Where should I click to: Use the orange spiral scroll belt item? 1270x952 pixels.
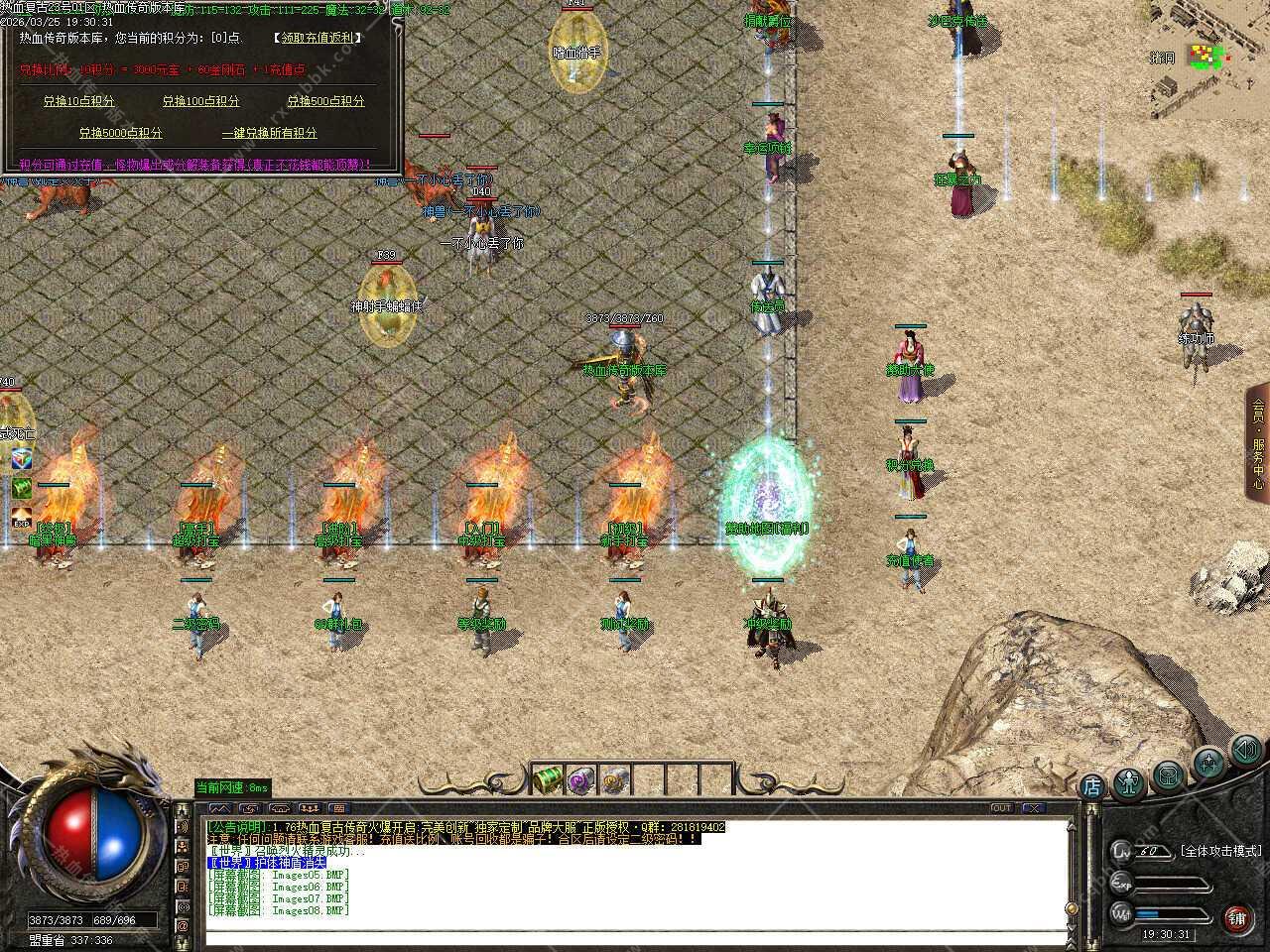615,779
